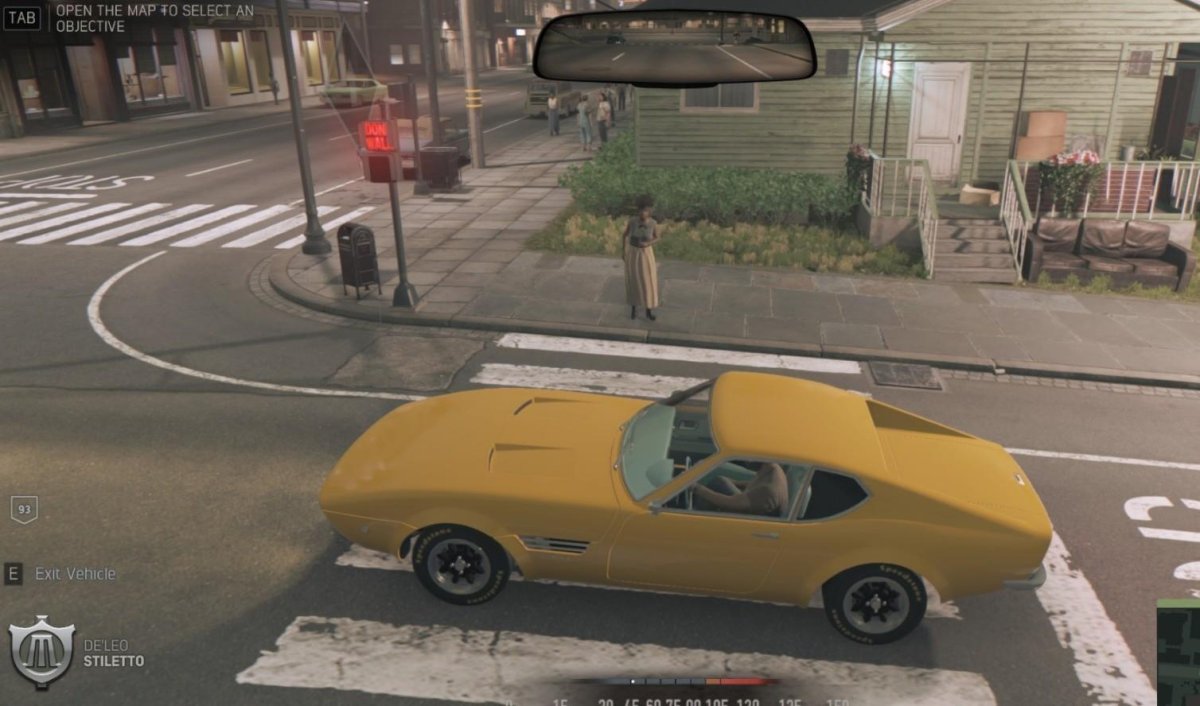Click the rearview mirror display
This screenshot has height=706, width=1200.
tap(674, 47)
